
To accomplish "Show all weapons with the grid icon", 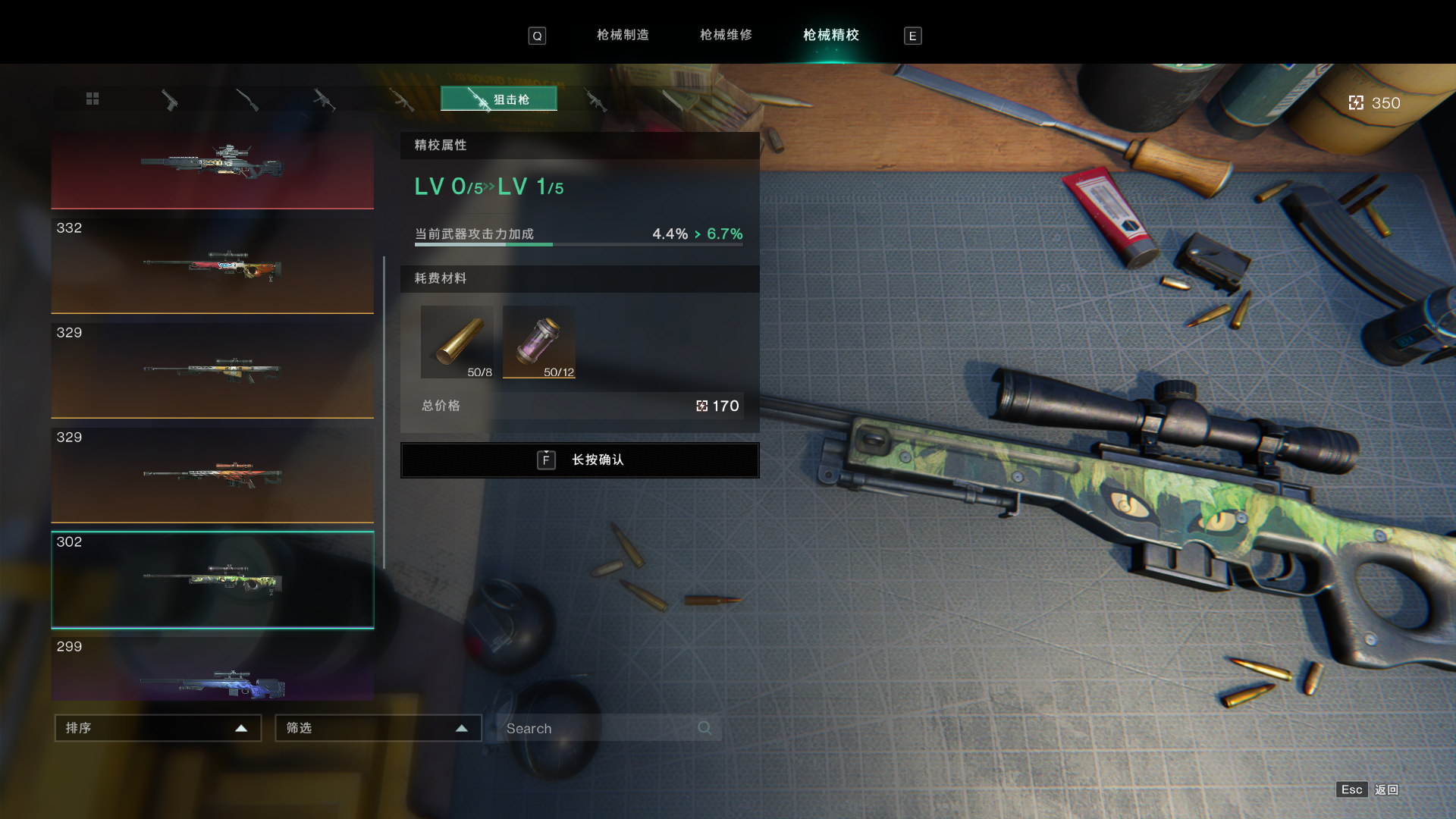I will click(93, 99).
